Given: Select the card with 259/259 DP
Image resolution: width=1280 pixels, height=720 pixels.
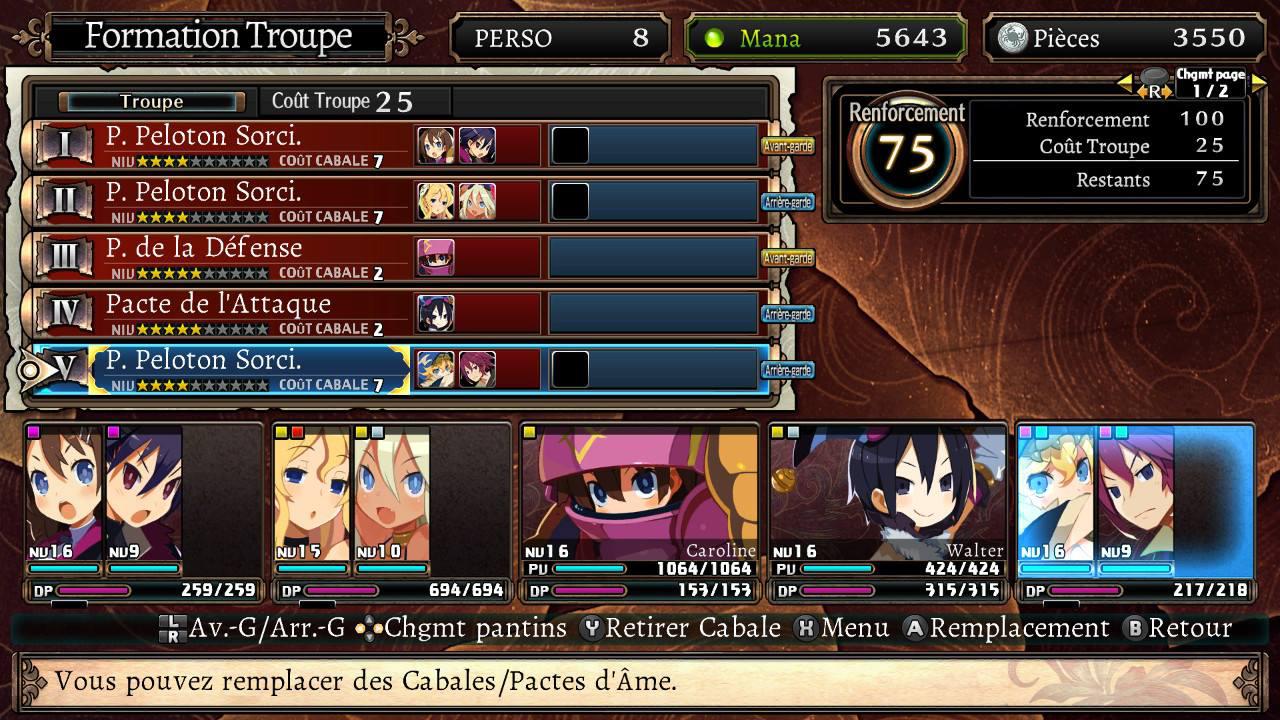Looking at the screenshot, I should 142,512.
